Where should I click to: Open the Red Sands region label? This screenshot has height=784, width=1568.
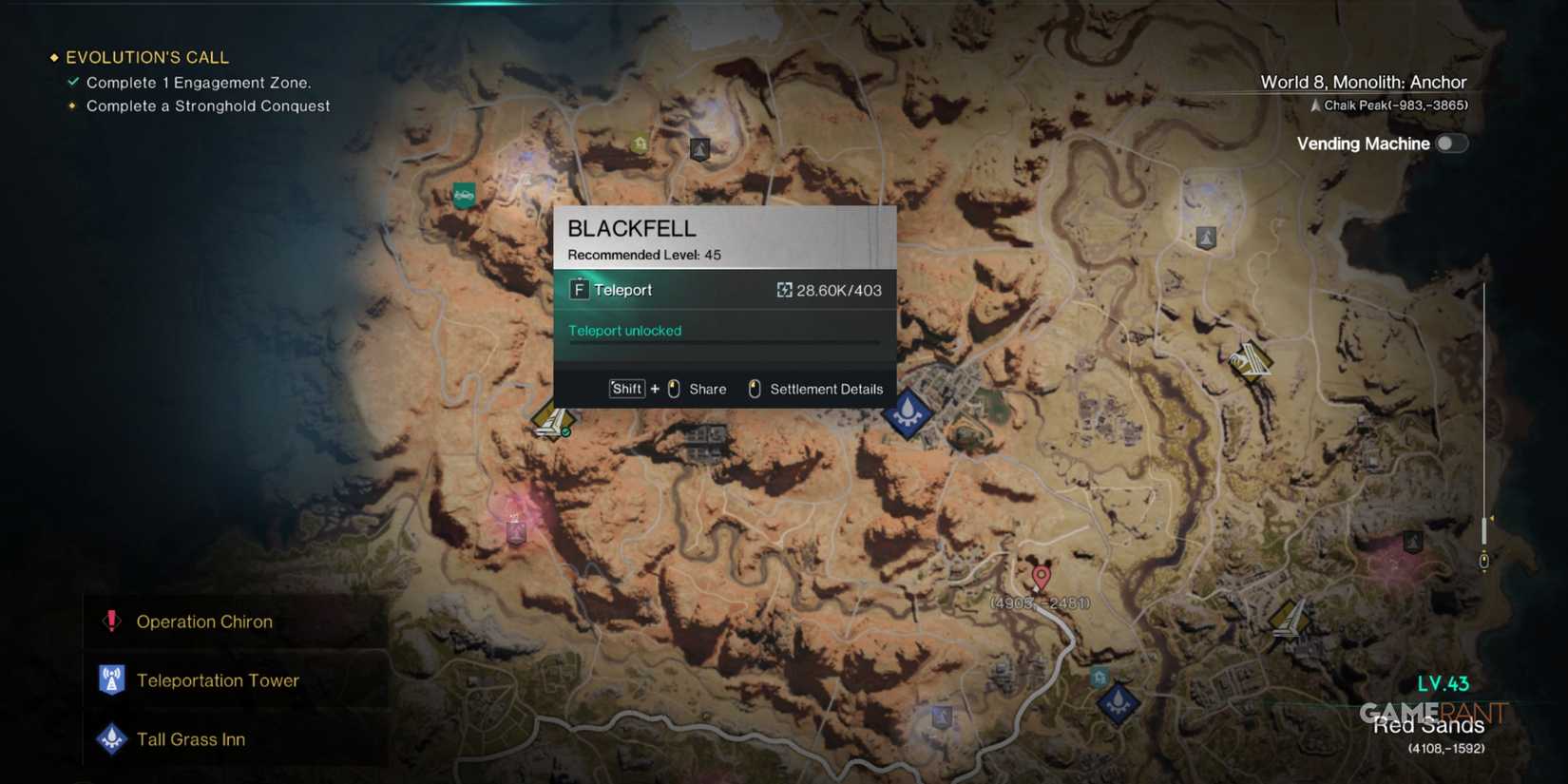click(x=1427, y=725)
